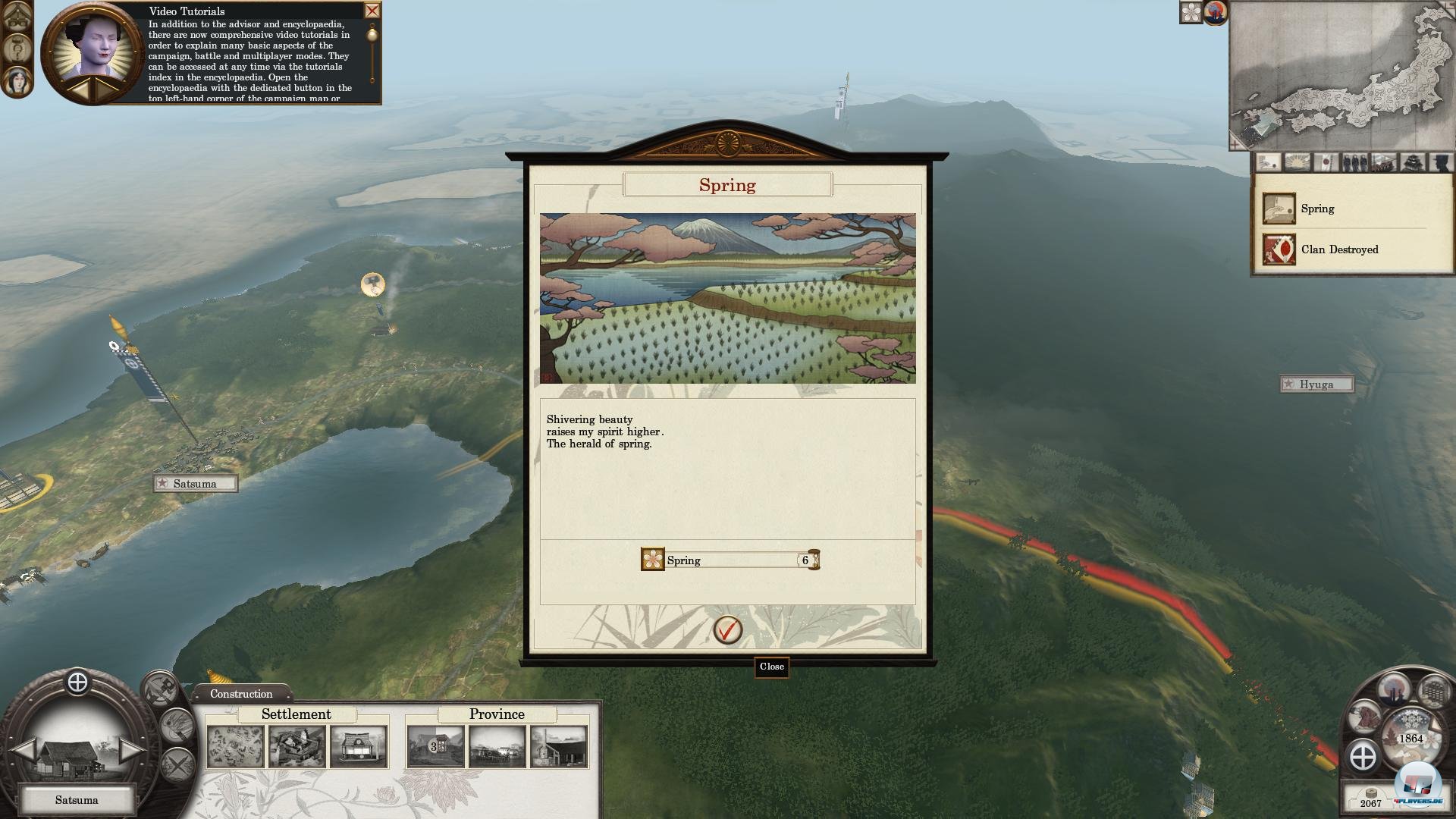Select the shop building in Settlement
This screenshot has width=1456, height=819.
358,746
